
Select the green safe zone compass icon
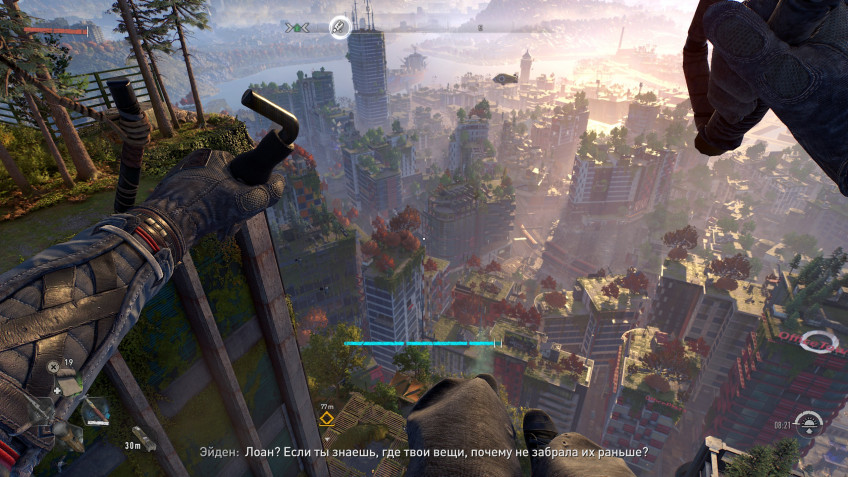pos(297,27)
